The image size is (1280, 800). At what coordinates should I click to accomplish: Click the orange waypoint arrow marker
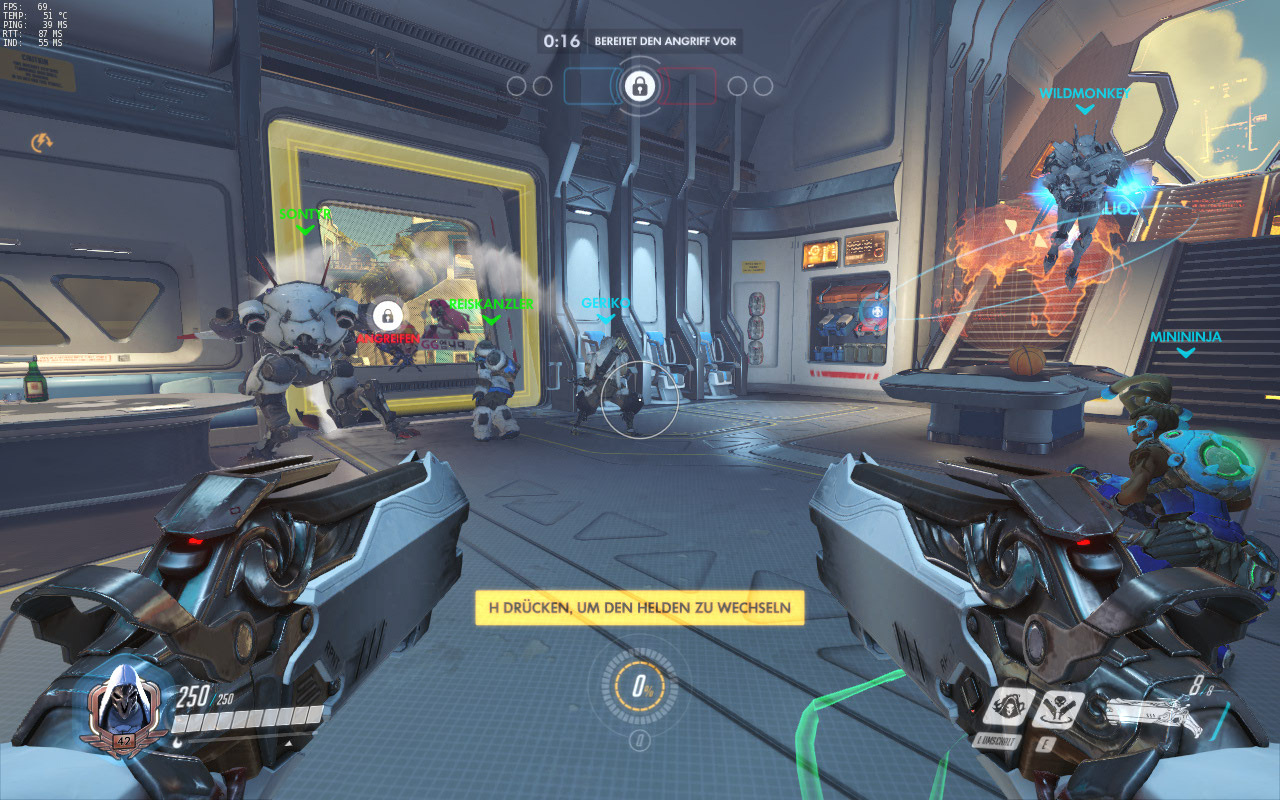(x=42, y=143)
